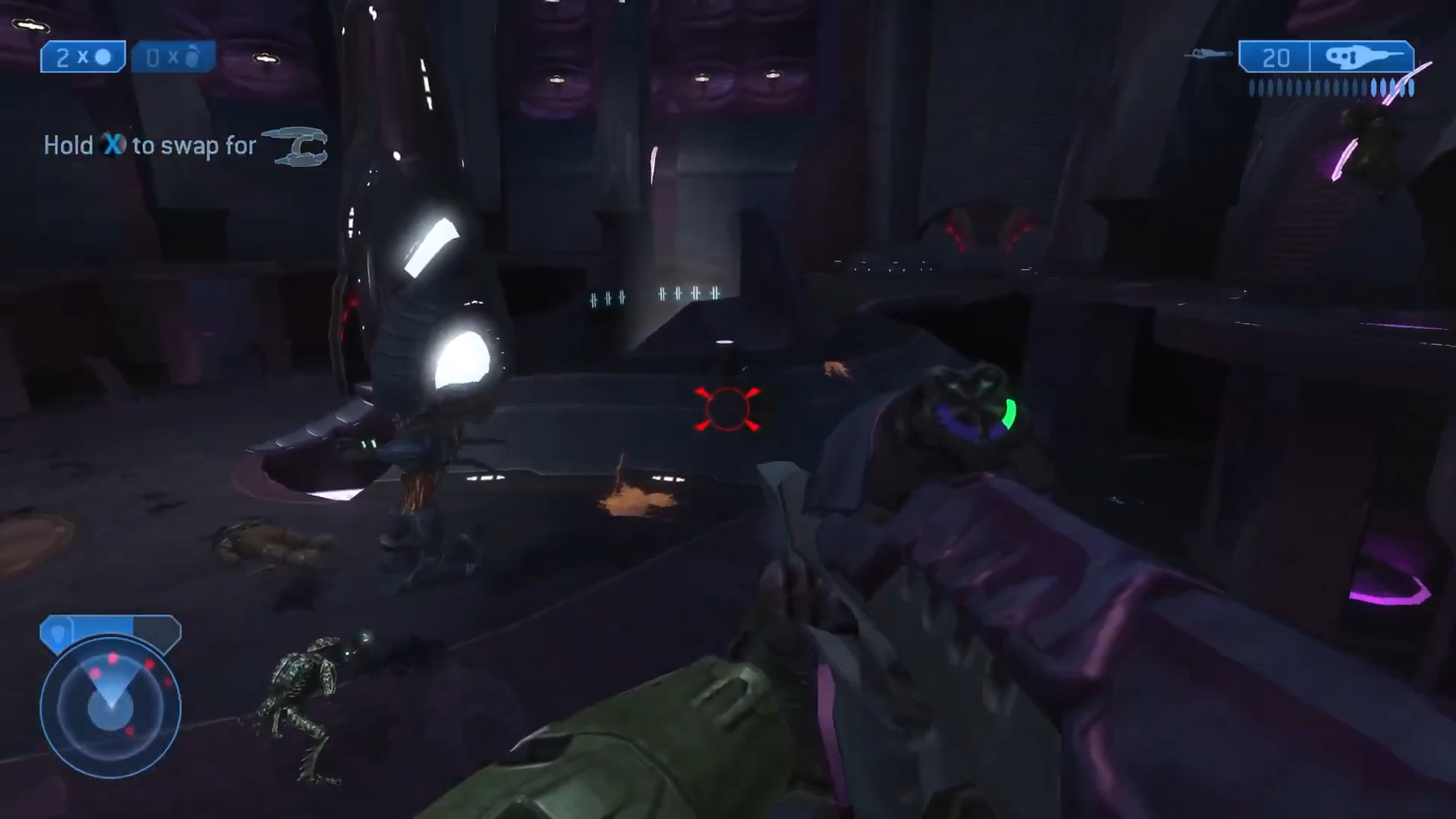Click the Hold X to swap text prompt
This screenshot has height=819, width=1456.
150,145
